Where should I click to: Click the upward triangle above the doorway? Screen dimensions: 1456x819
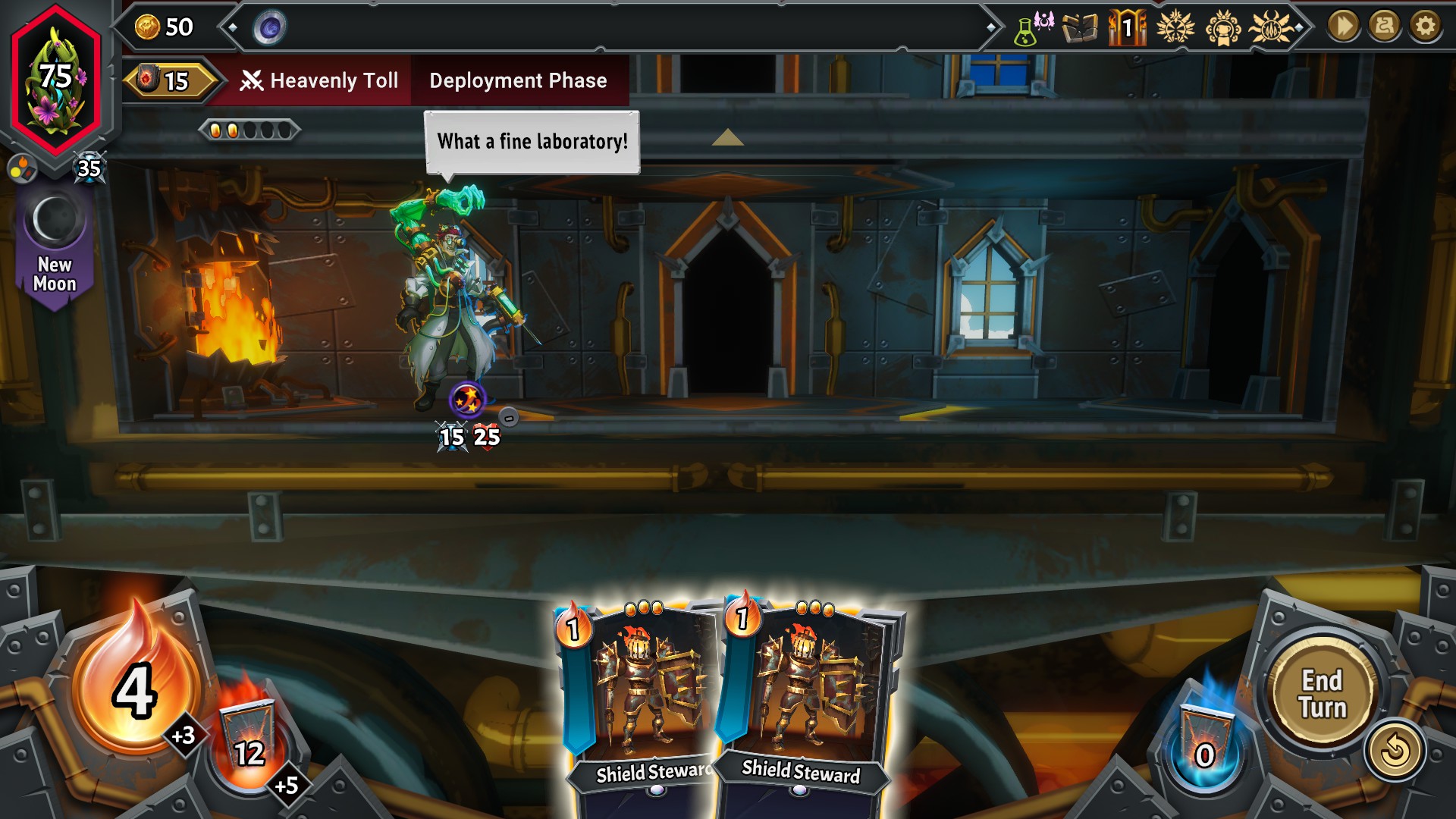tap(728, 138)
